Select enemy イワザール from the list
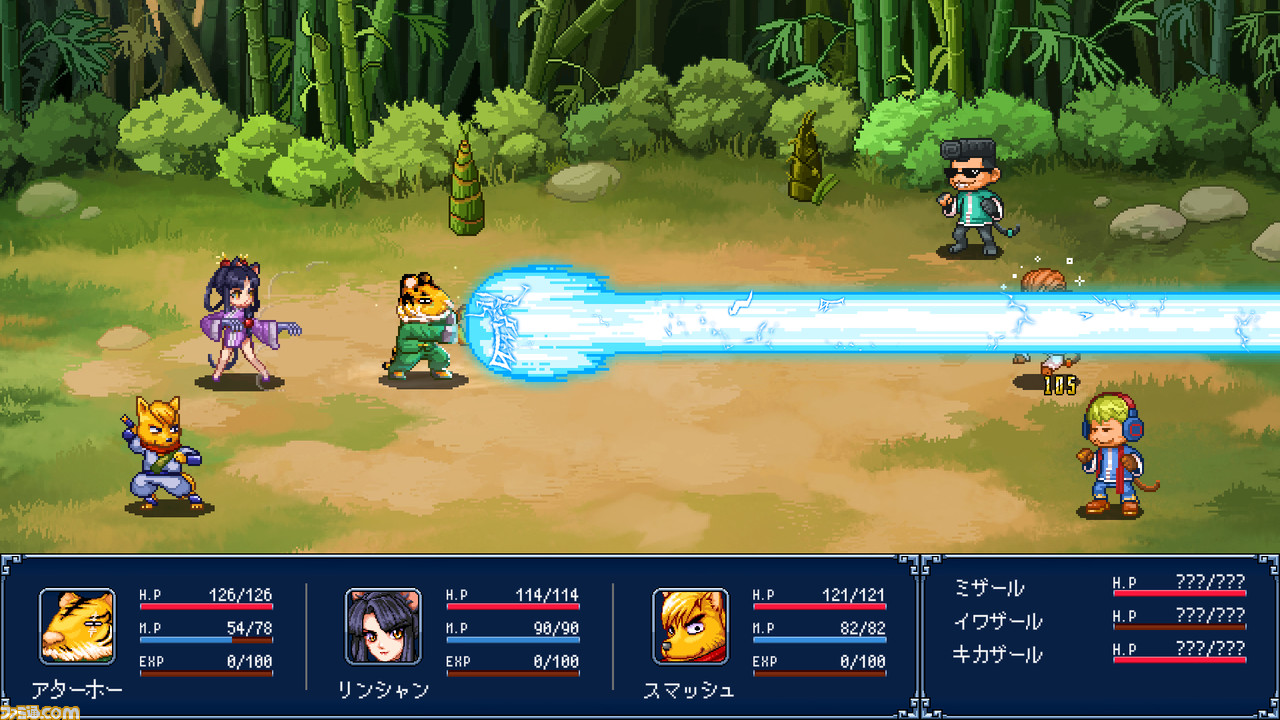The image size is (1280, 720). [x=997, y=621]
